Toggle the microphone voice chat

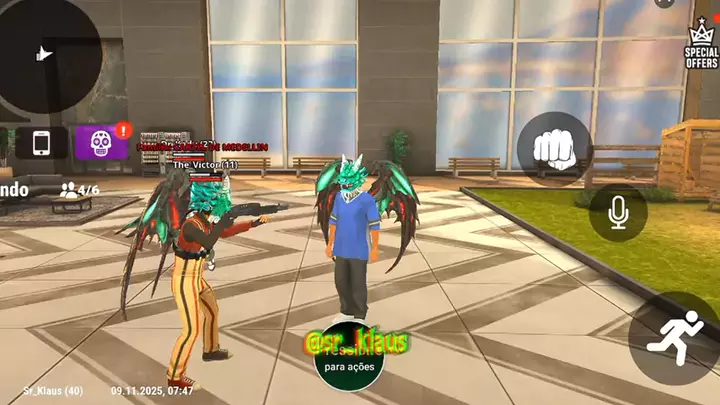click(618, 213)
